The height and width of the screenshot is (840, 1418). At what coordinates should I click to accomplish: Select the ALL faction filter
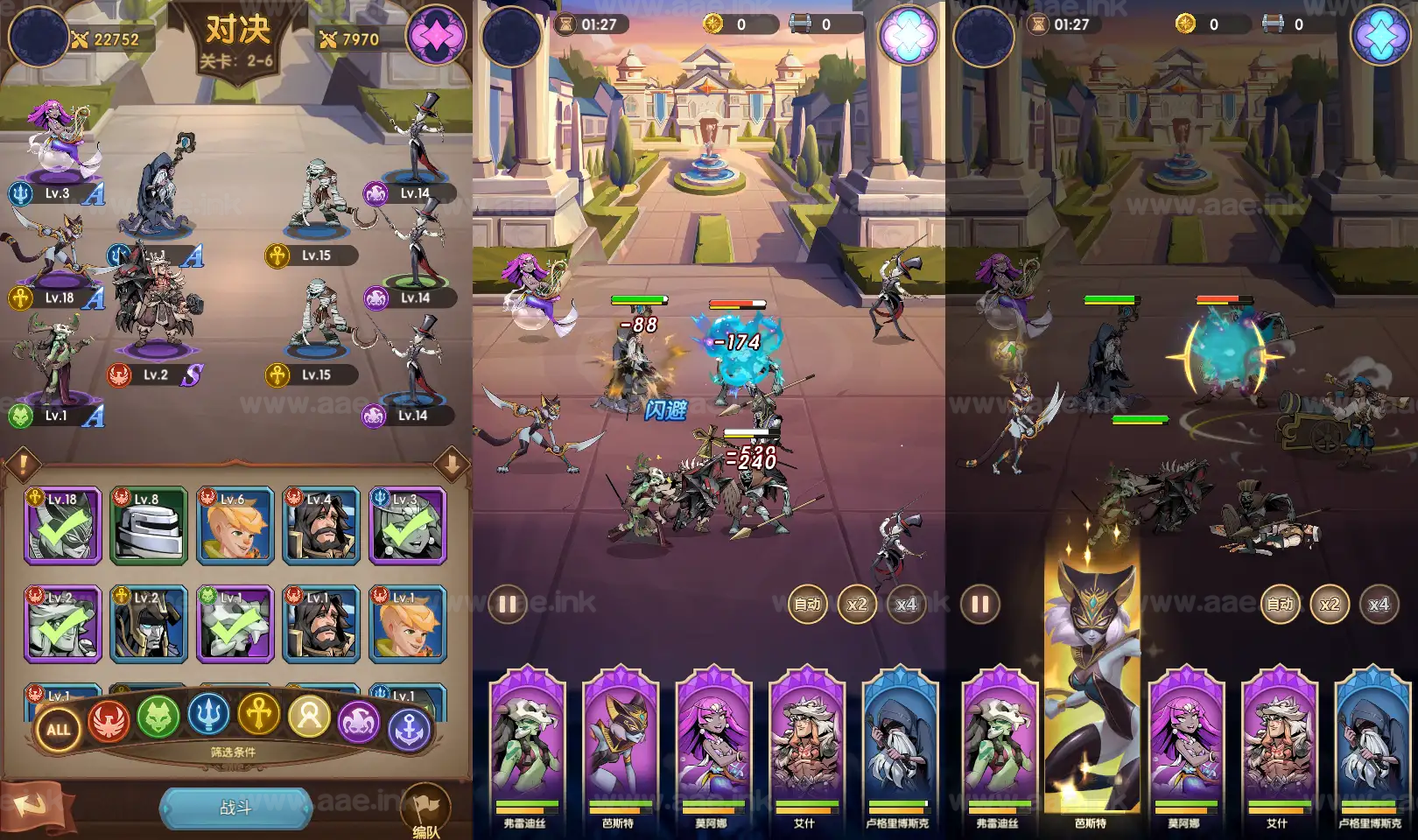tap(59, 729)
